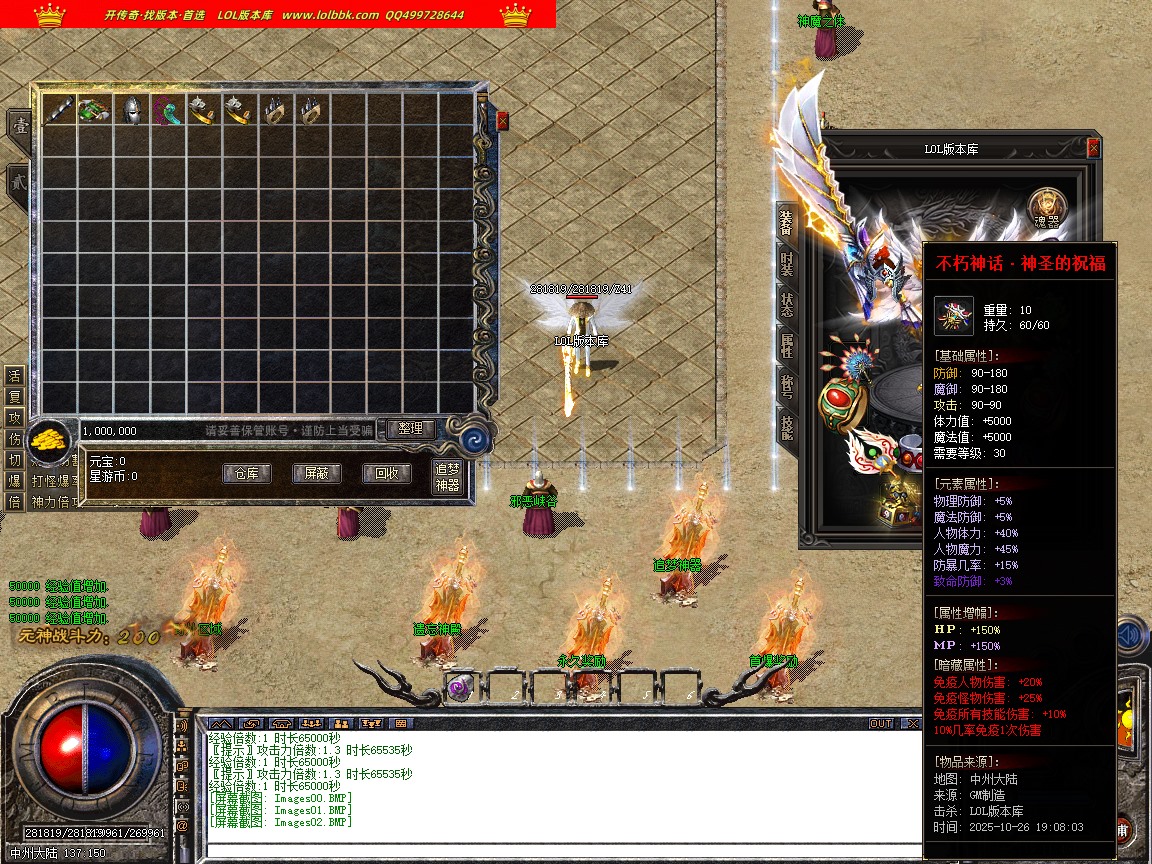Open the 追梦神器 artifact panel

[447, 477]
